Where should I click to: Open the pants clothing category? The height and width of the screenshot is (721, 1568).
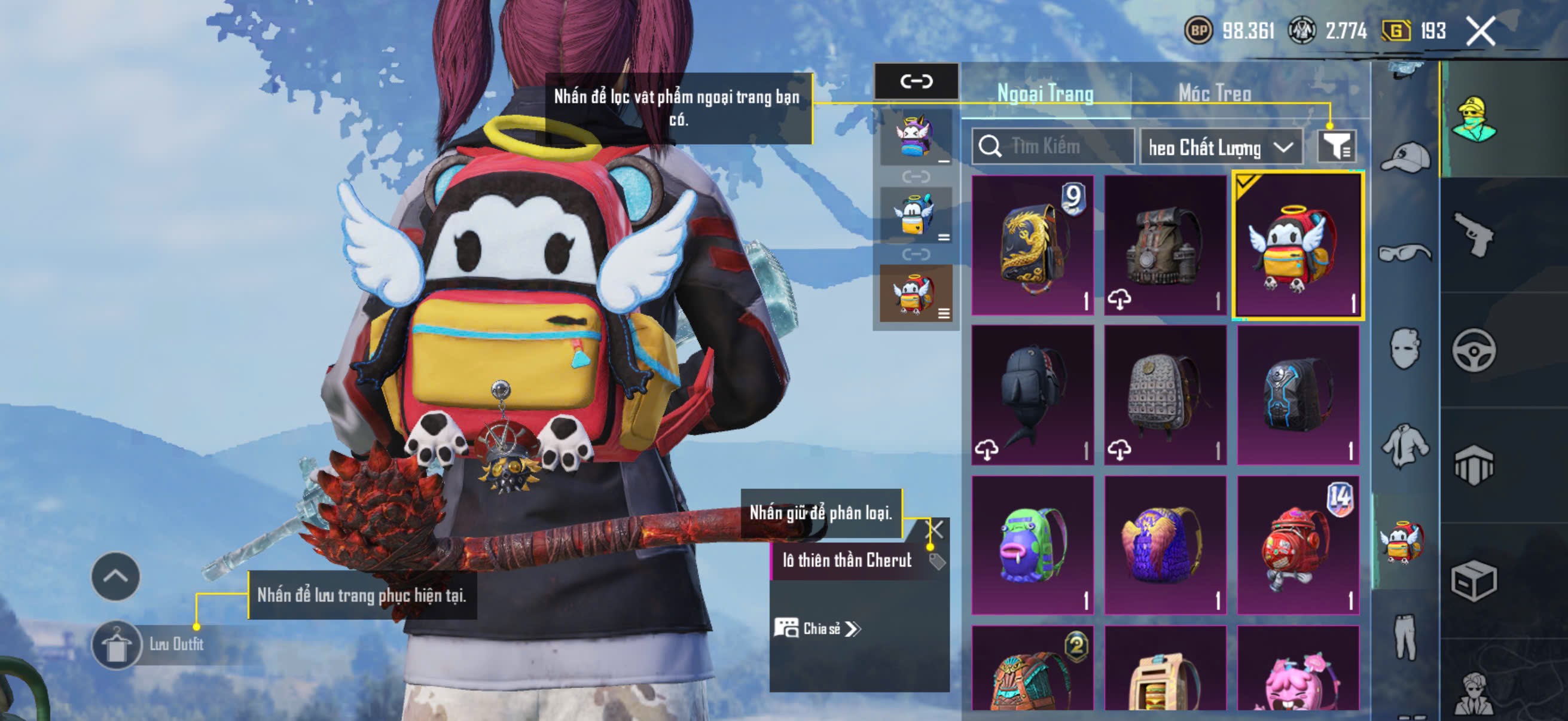[x=1405, y=636]
